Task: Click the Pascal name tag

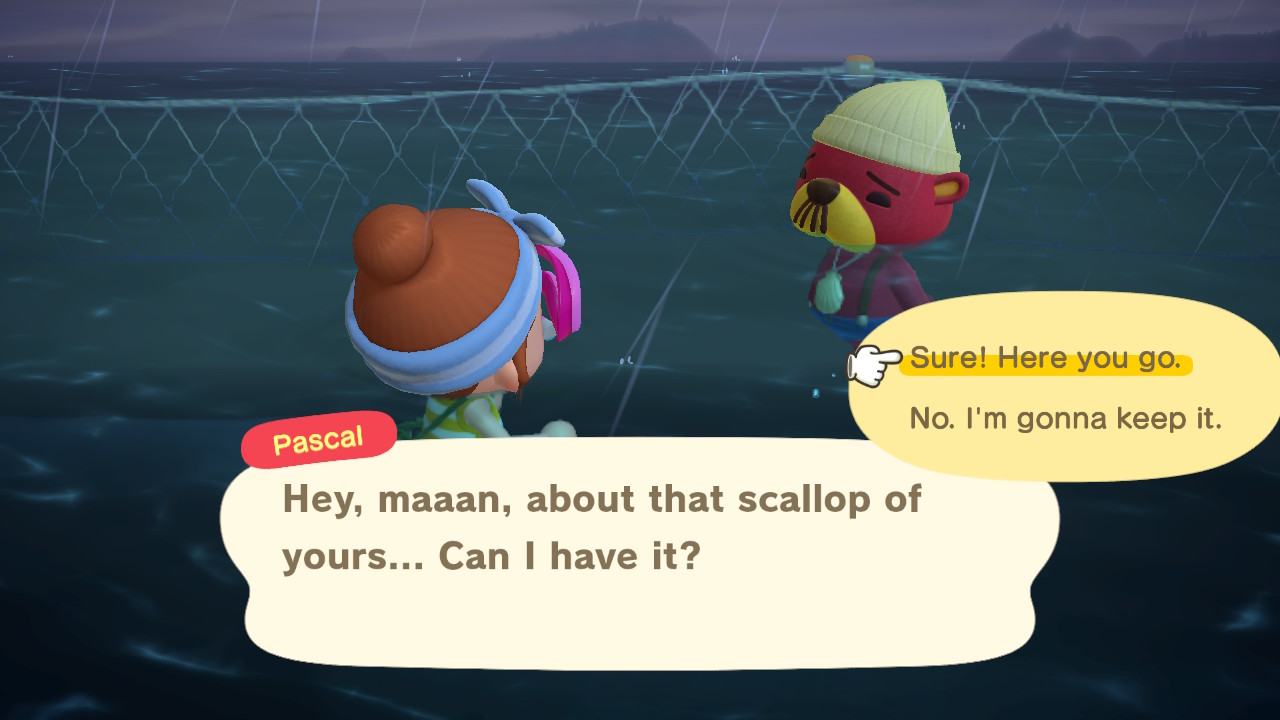Action: click(318, 438)
